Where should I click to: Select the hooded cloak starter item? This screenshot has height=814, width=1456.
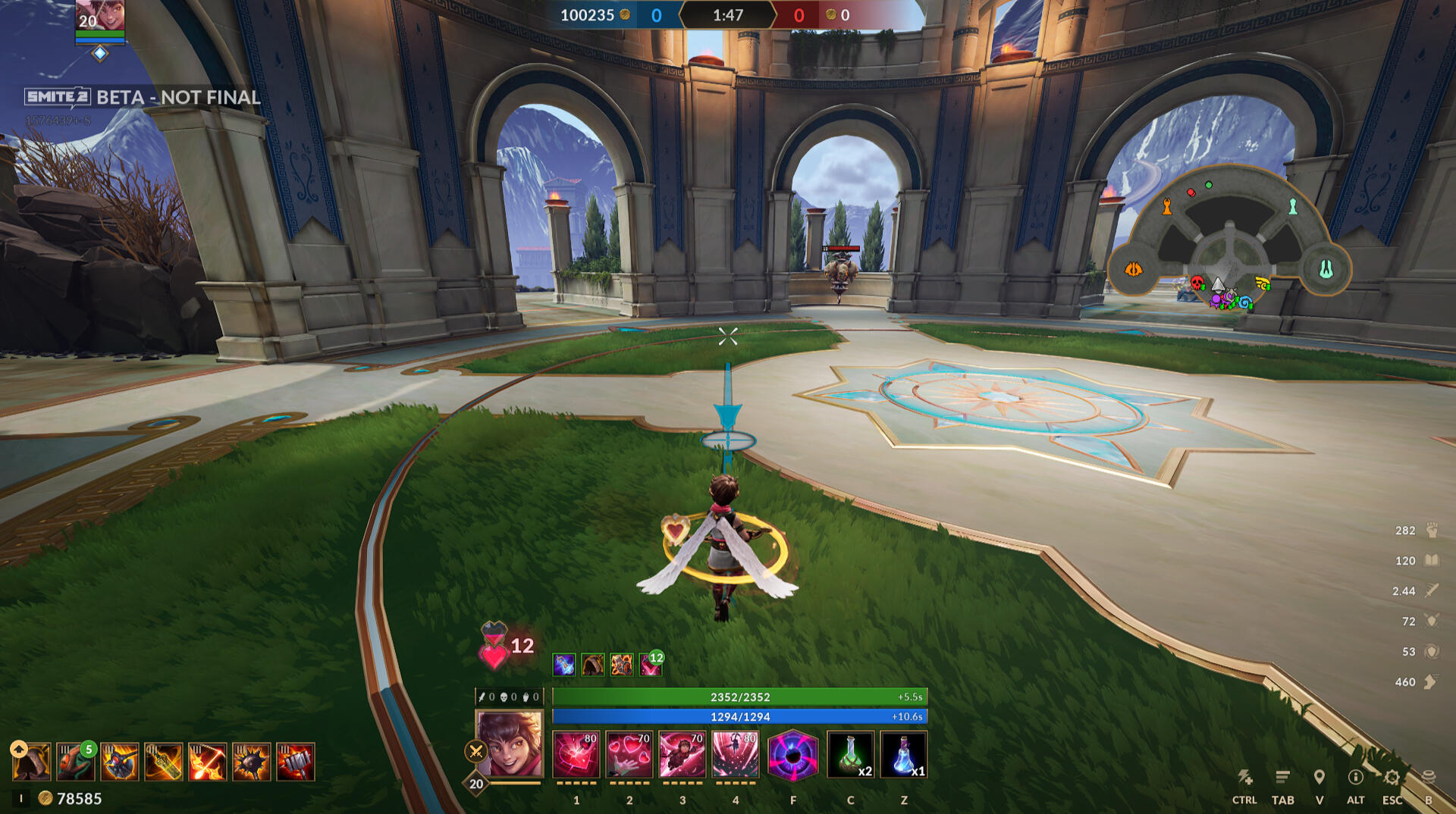pos(32,762)
